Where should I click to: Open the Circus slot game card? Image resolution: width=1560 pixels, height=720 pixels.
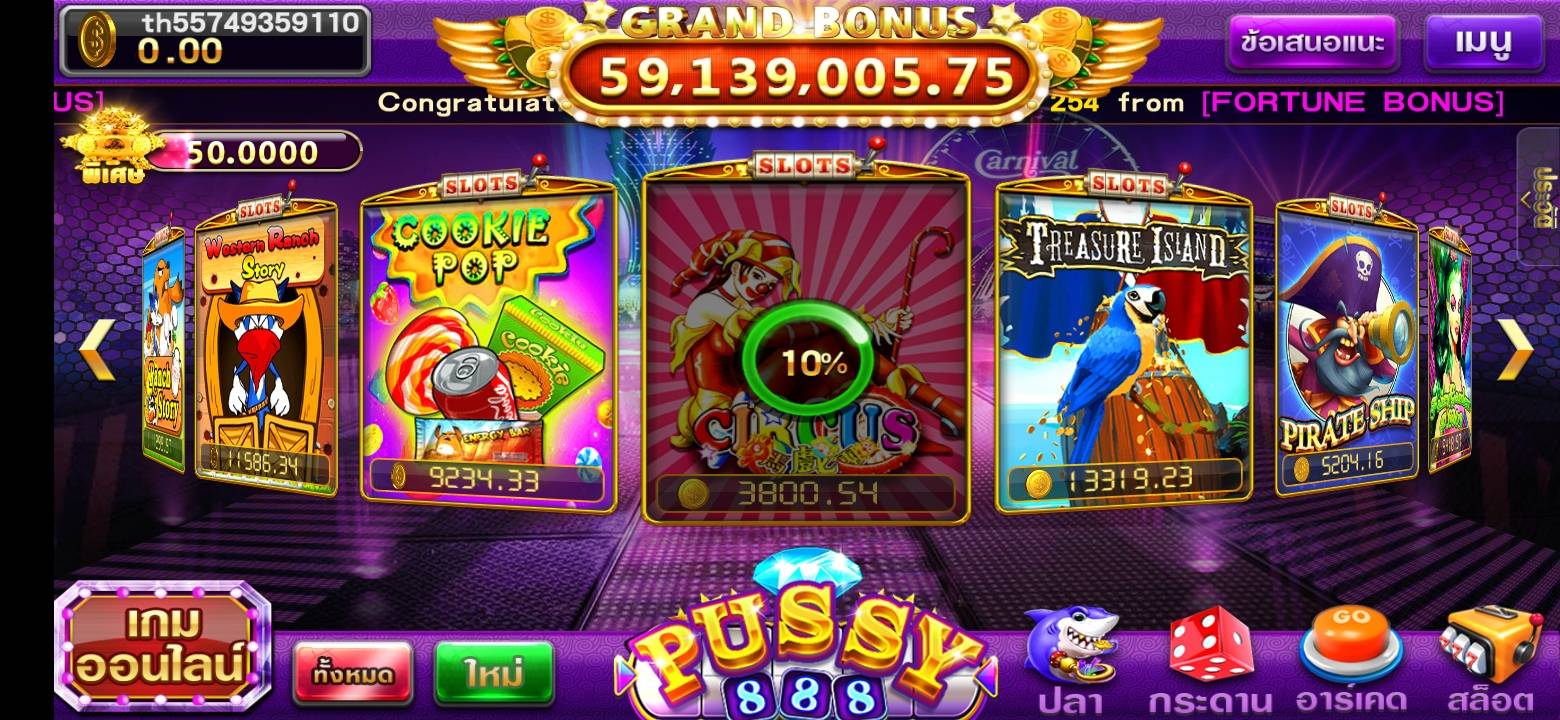tap(806, 340)
